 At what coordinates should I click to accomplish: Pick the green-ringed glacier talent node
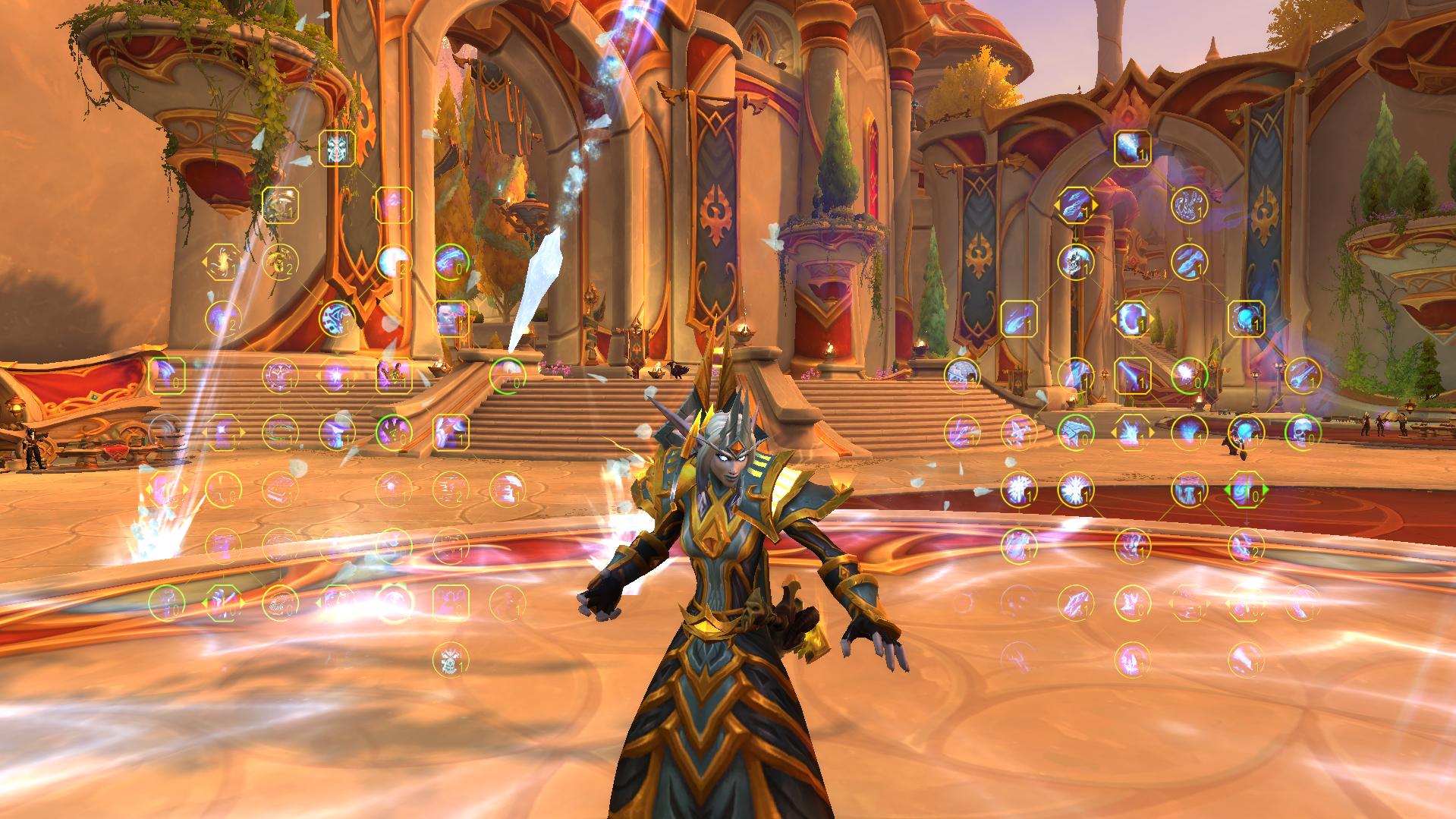tap(1075, 432)
